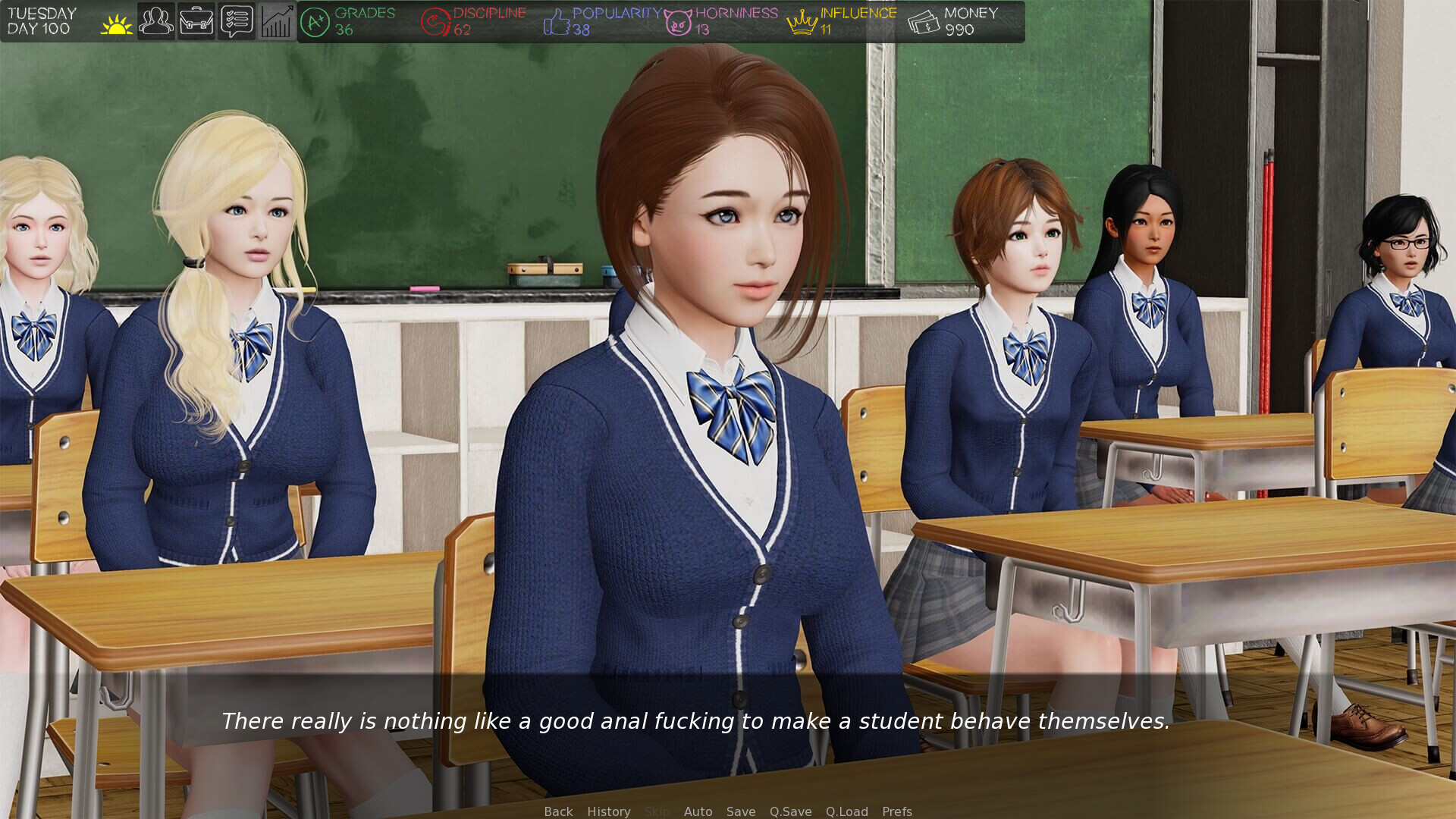The image size is (1456, 819).
Task: Toggle Skip mode
Action: click(x=657, y=811)
